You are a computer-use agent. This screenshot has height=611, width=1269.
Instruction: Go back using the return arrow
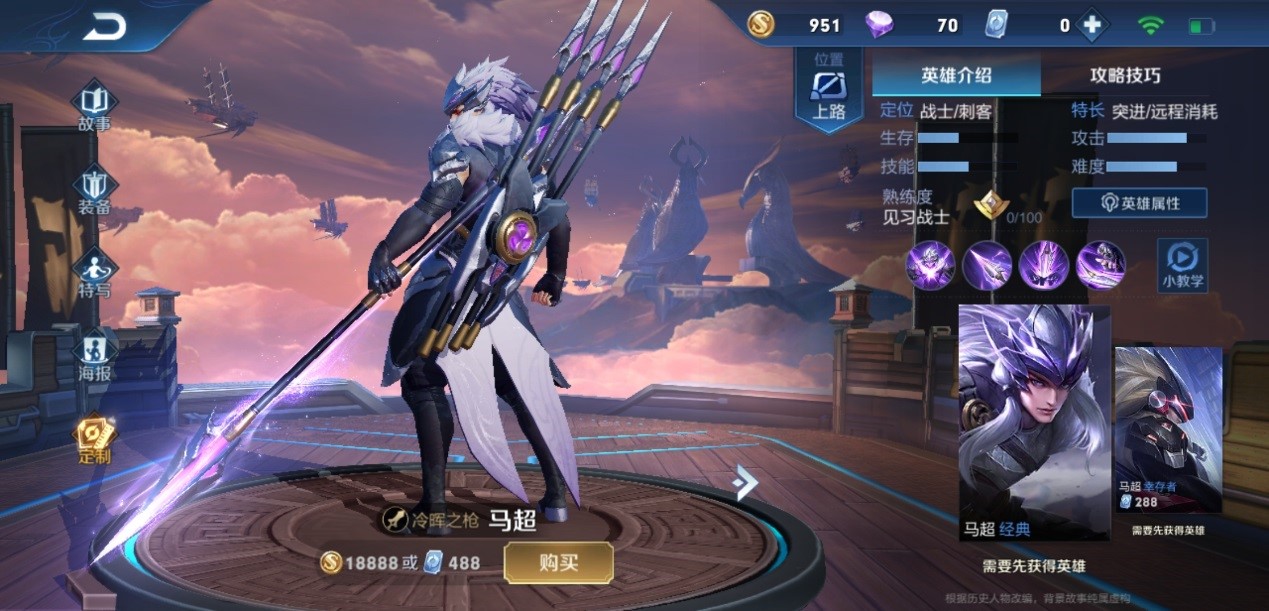[x=104, y=28]
